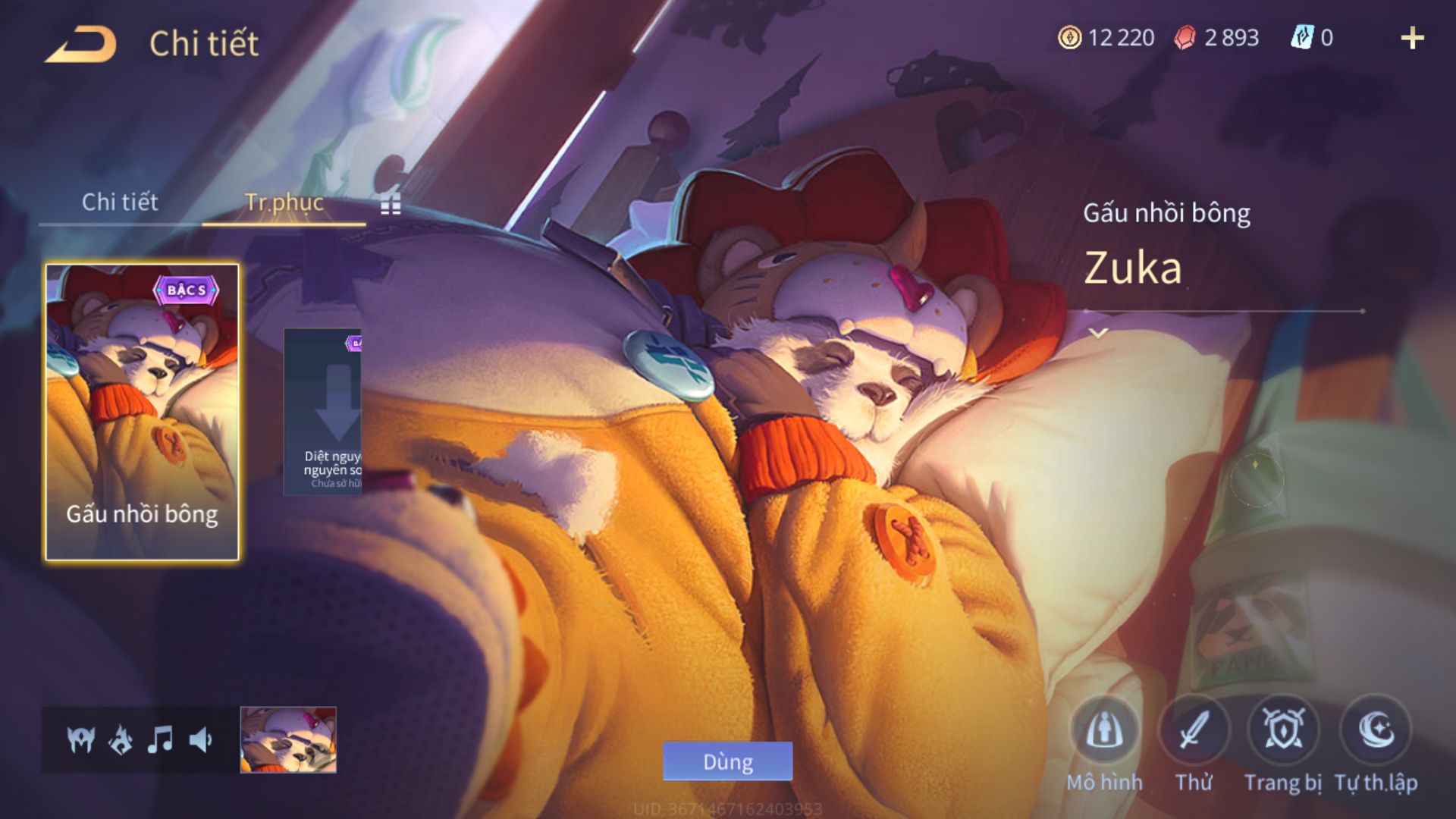Add currency with the plus button
The image size is (1456, 819).
point(1412,38)
